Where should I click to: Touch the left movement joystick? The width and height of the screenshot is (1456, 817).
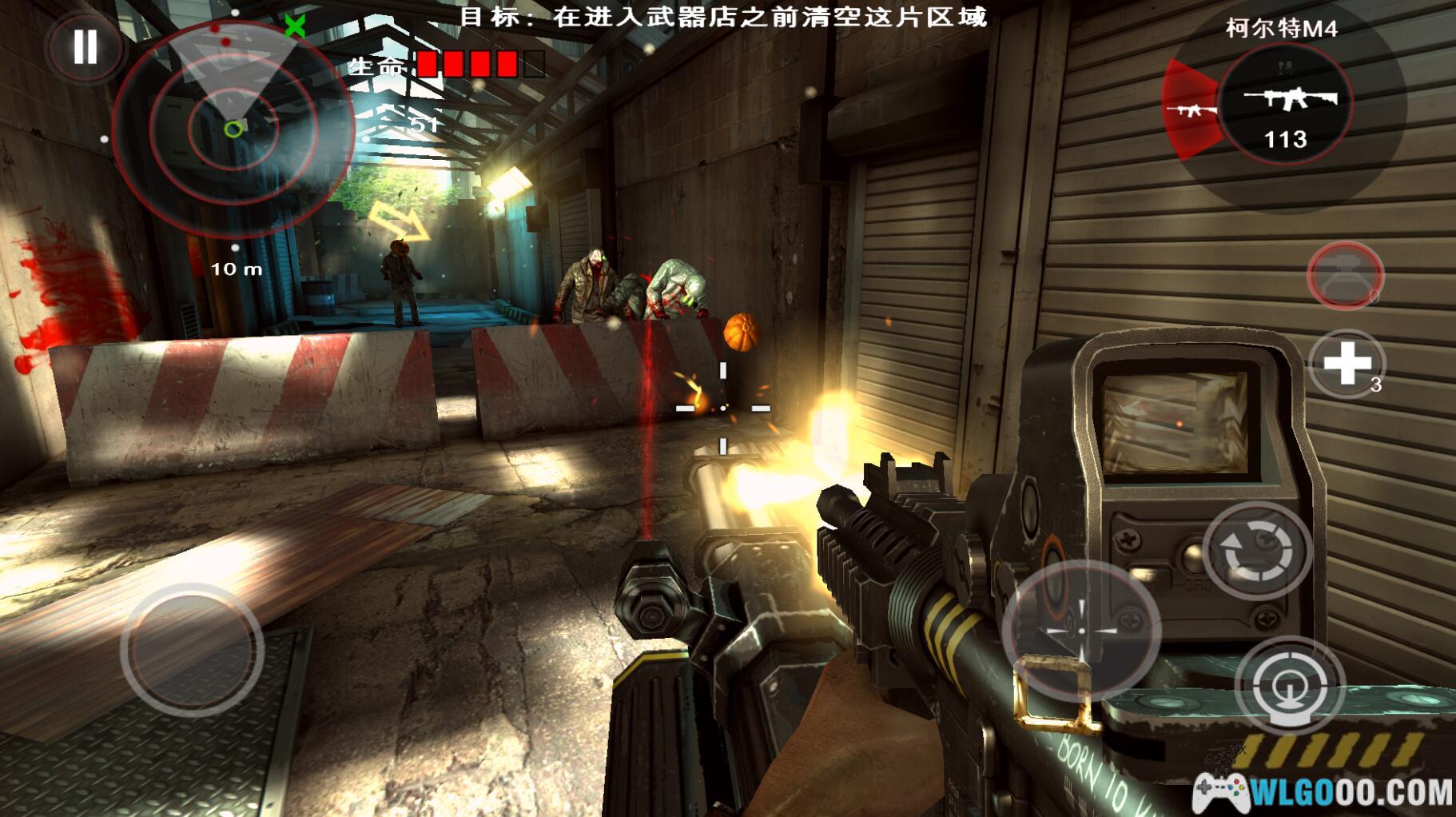coord(192,649)
